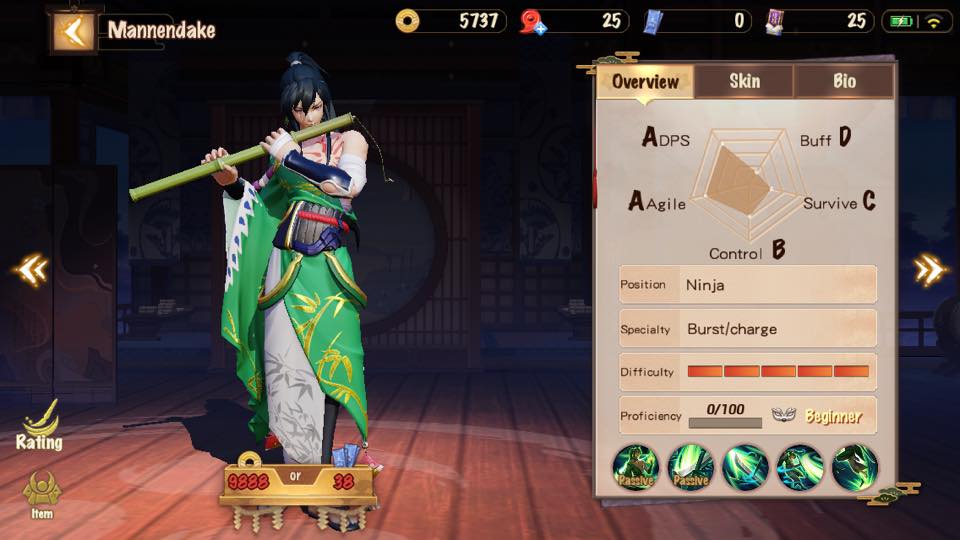Switch to the Skin tab
The image size is (960, 540).
click(x=744, y=82)
